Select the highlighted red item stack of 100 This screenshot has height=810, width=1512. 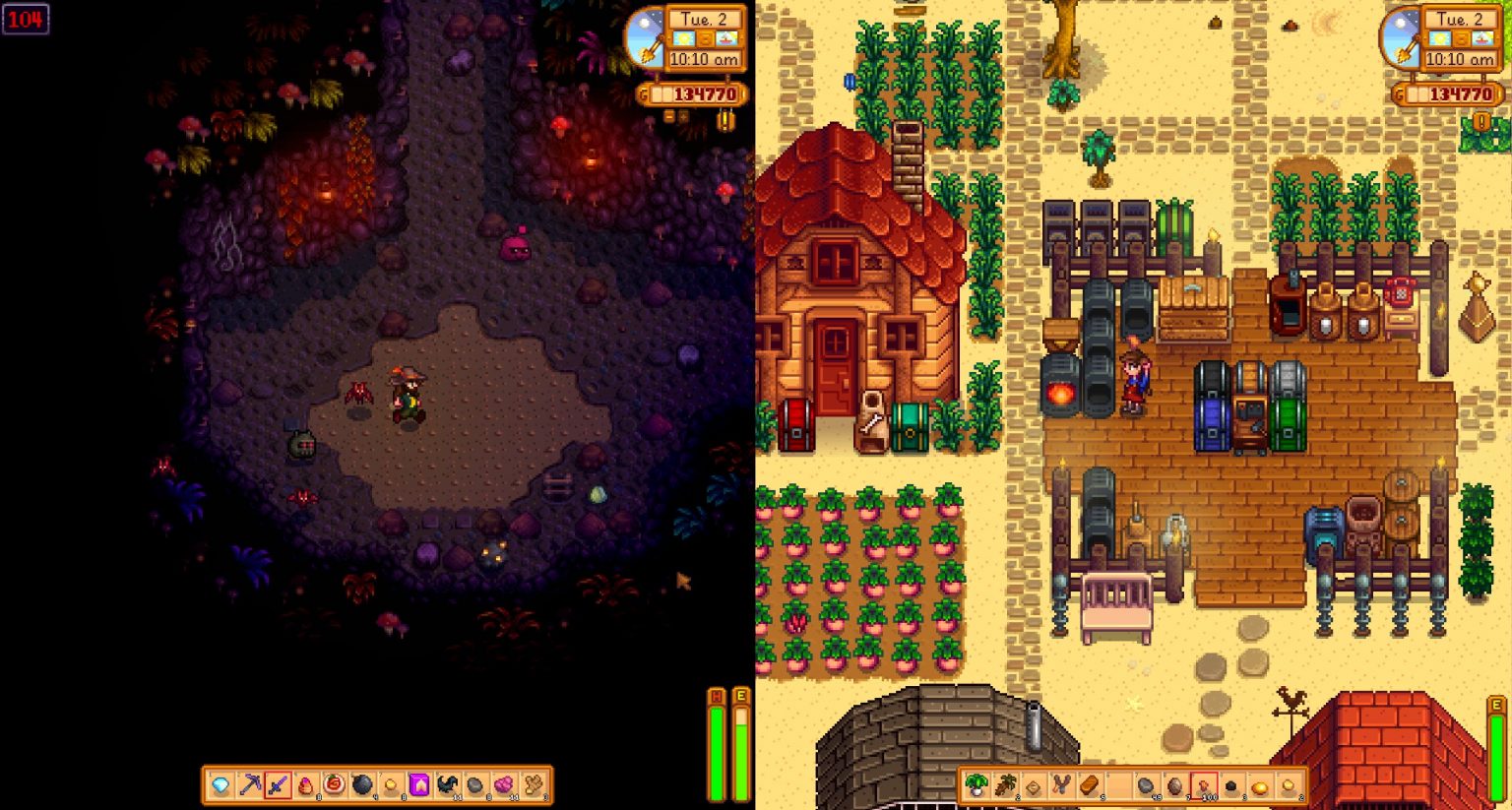click(1203, 785)
